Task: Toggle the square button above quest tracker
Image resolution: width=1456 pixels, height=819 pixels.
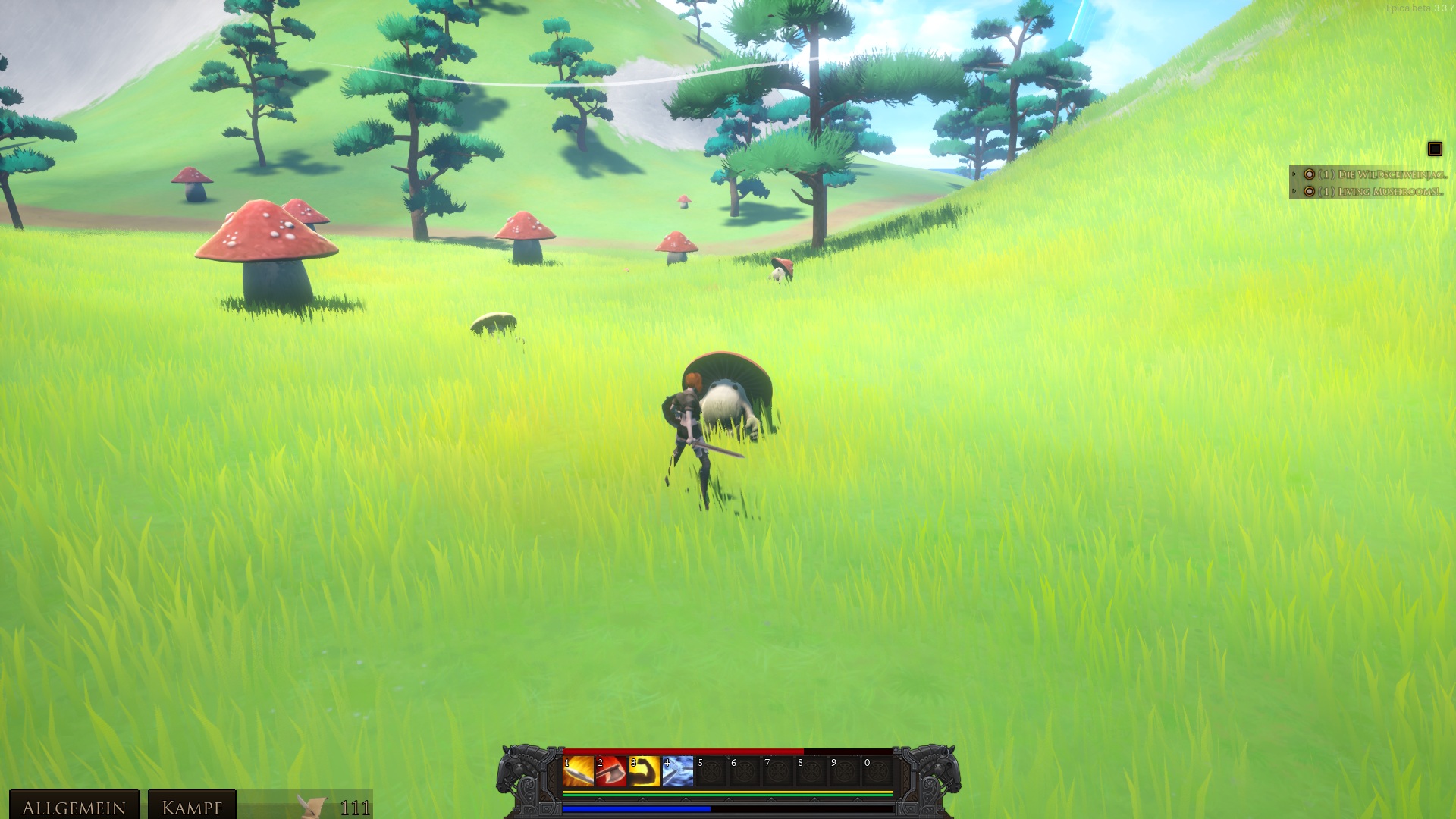Action: pos(1435,149)
